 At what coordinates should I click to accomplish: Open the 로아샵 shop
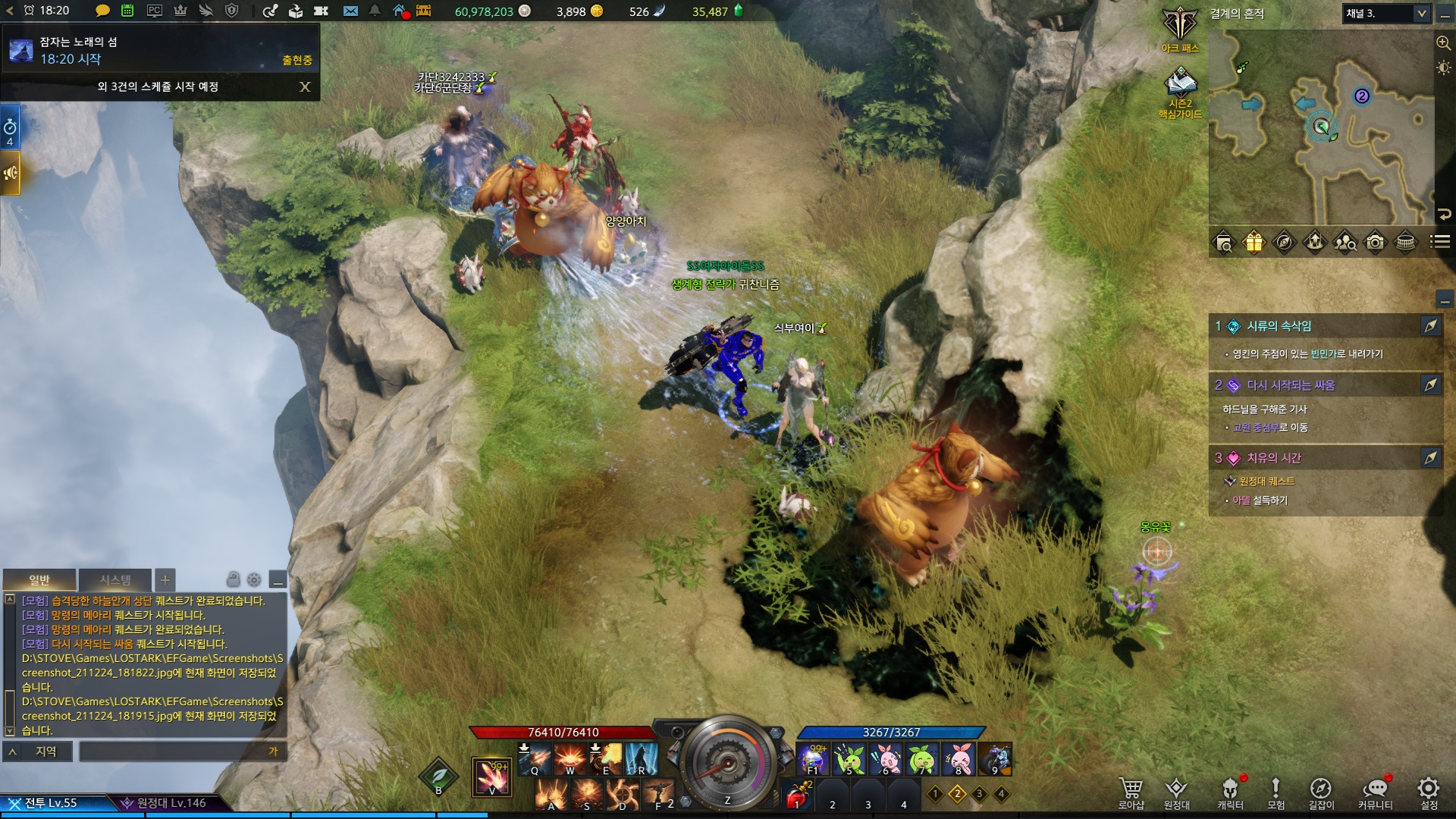point(1131,792)
